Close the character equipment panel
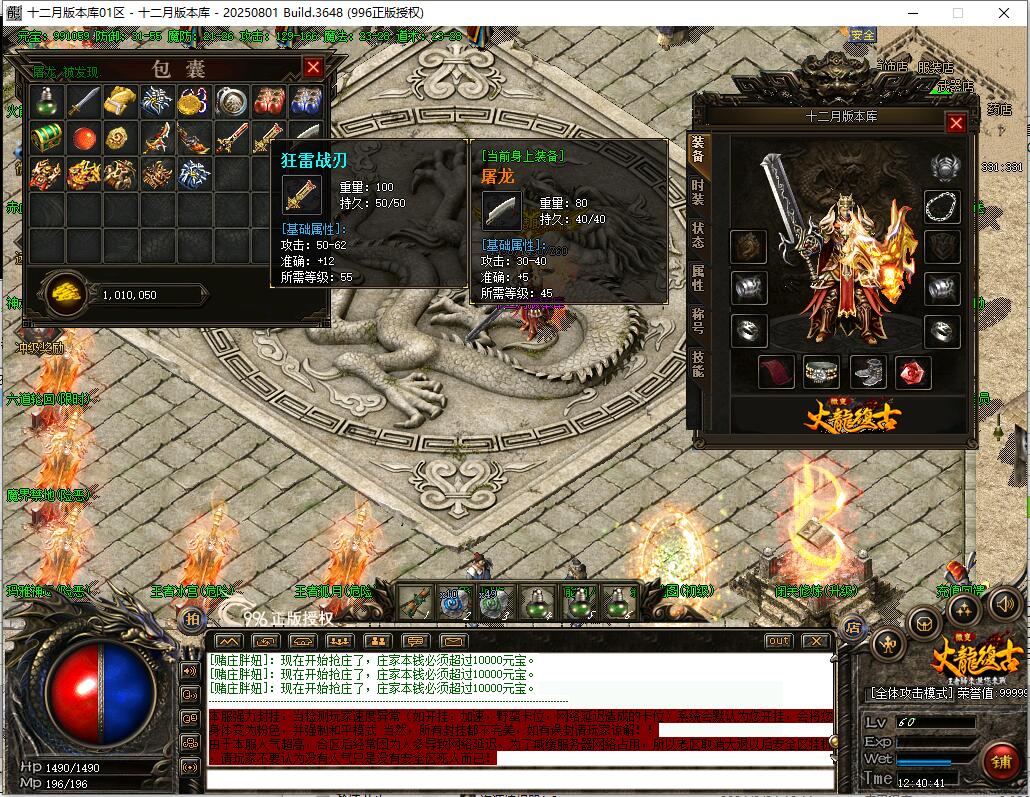 point(956,123)
